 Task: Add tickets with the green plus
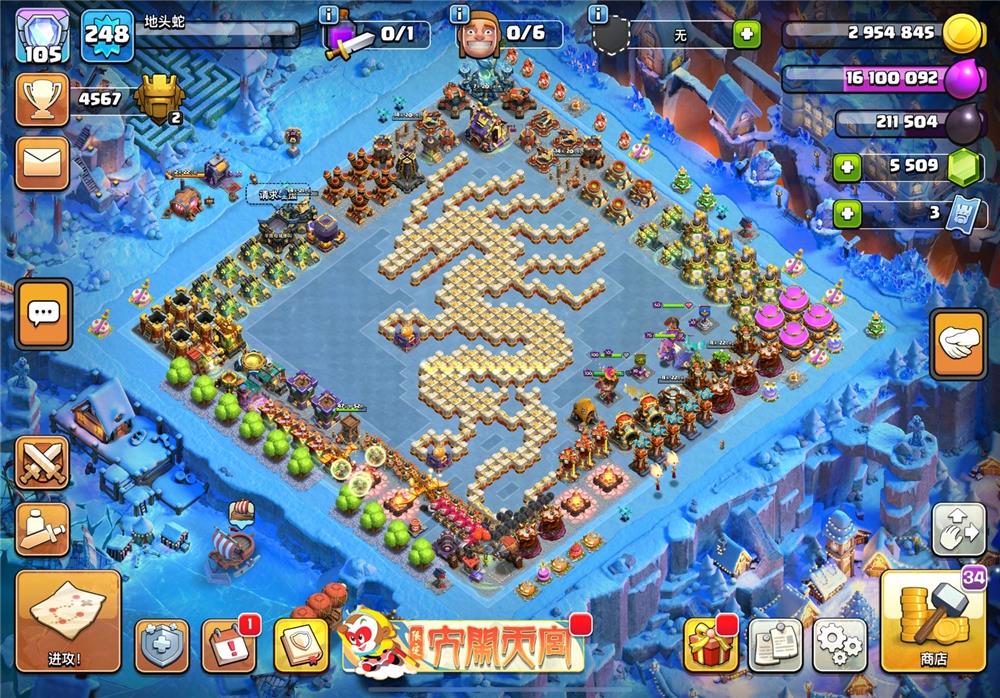[x=847, y=213]
